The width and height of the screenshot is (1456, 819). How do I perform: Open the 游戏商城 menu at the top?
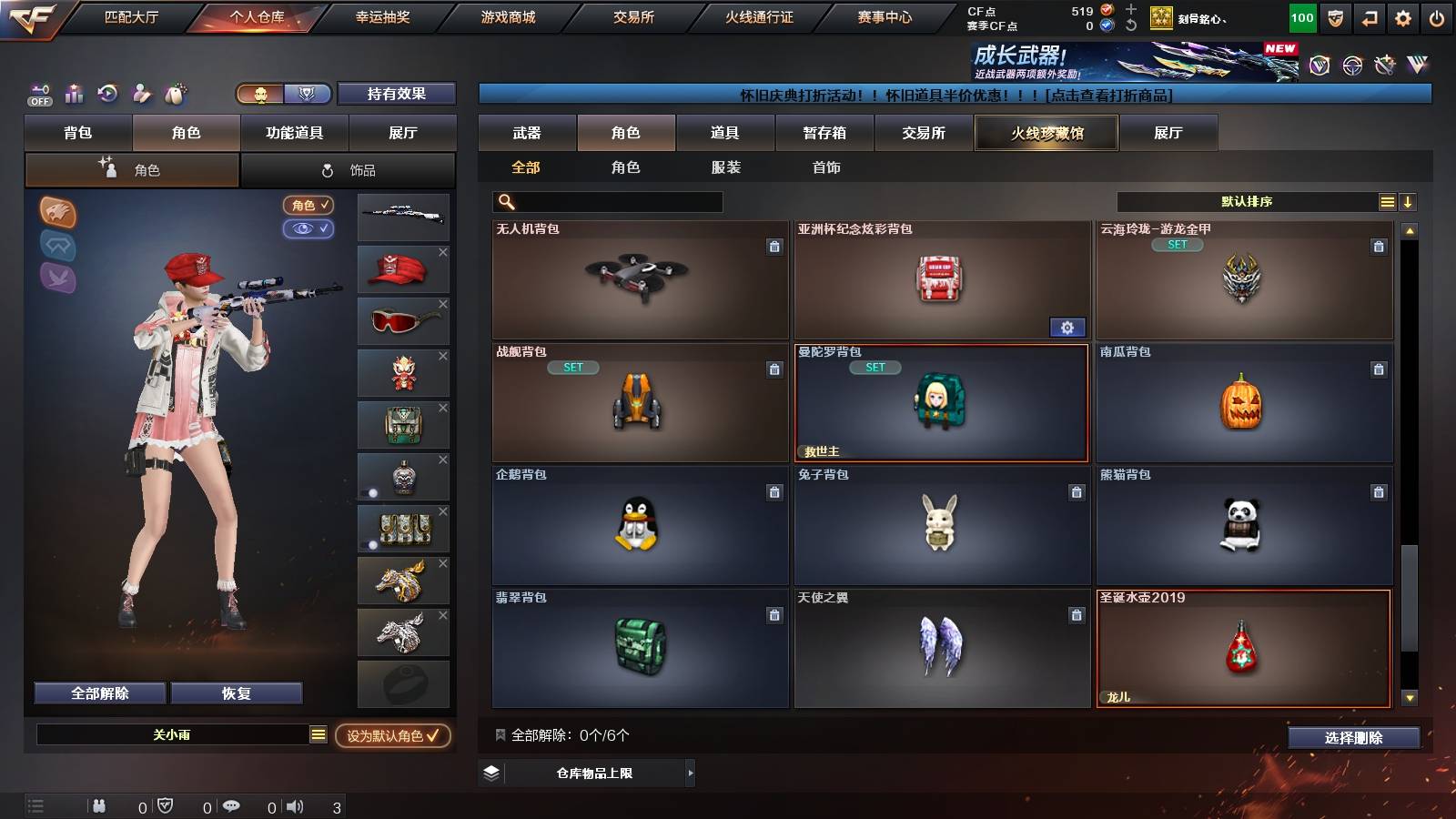pos(506,15)
